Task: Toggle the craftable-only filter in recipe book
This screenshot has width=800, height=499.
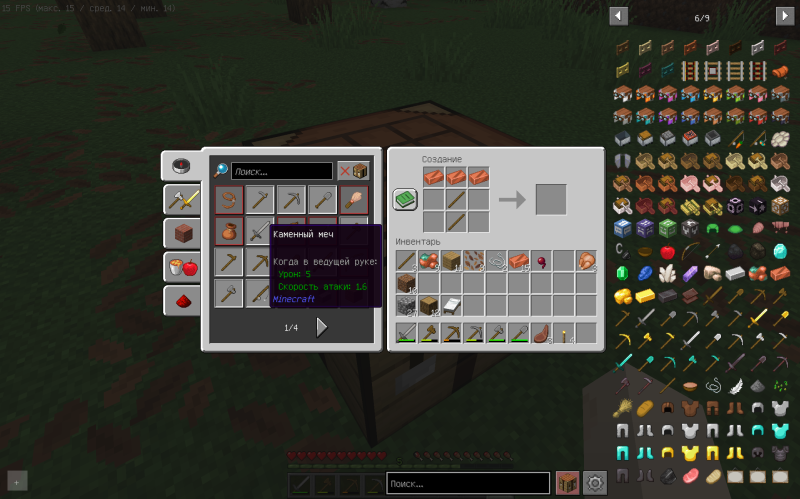Action: click(352, 171)
